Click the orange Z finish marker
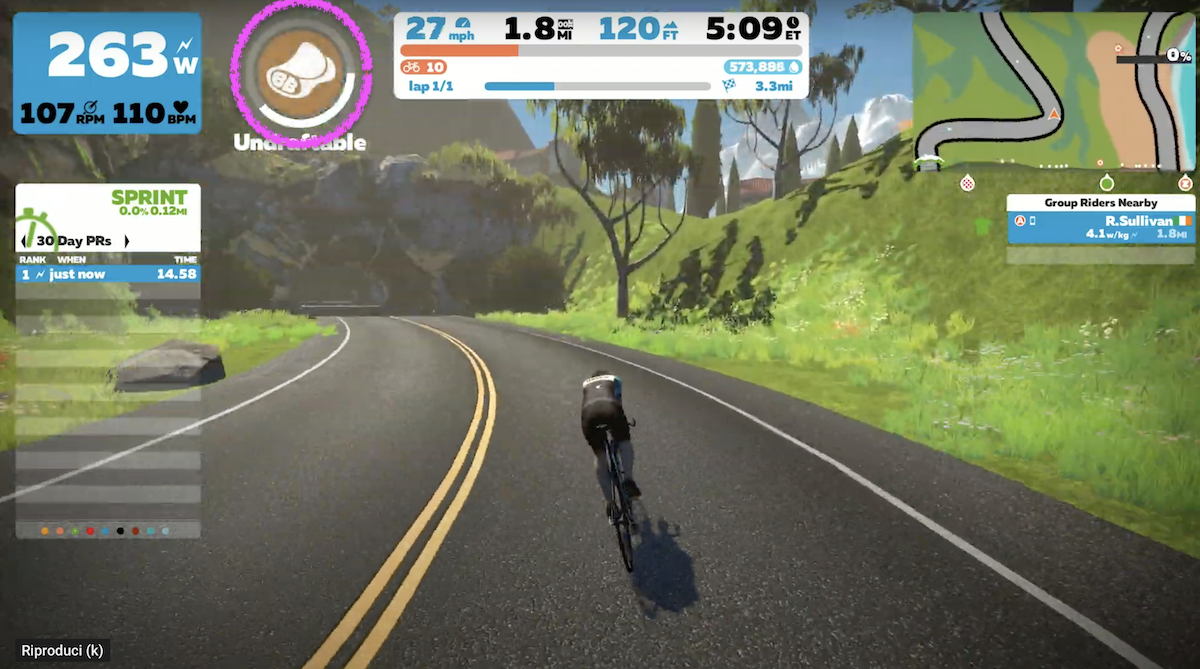This screenshot has width=1200, height=669. pos(1185,183)
